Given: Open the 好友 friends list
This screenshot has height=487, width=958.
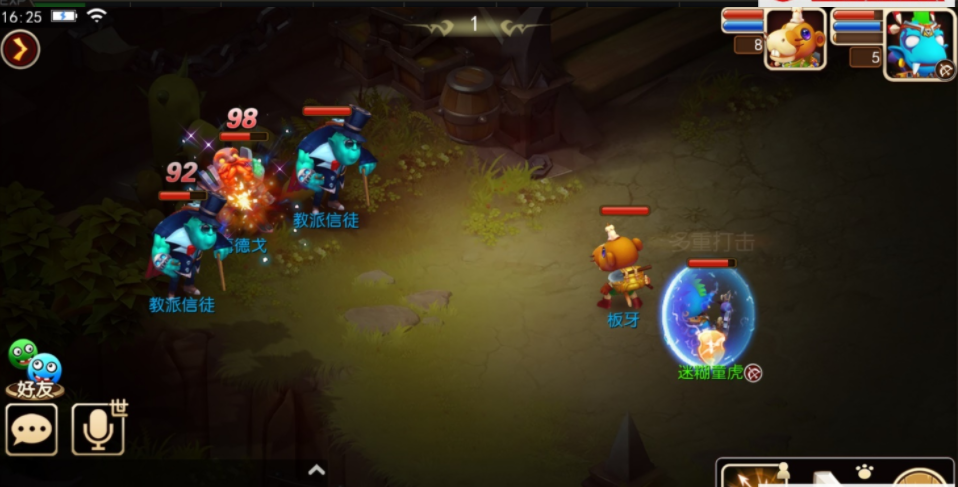Looking at the screenshot, I should pyautogui.click(x=34, y=371).
